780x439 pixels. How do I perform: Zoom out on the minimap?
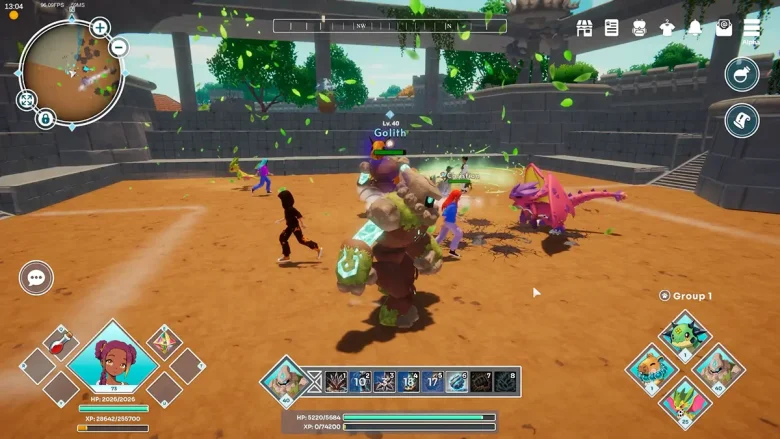coord(118,47)
